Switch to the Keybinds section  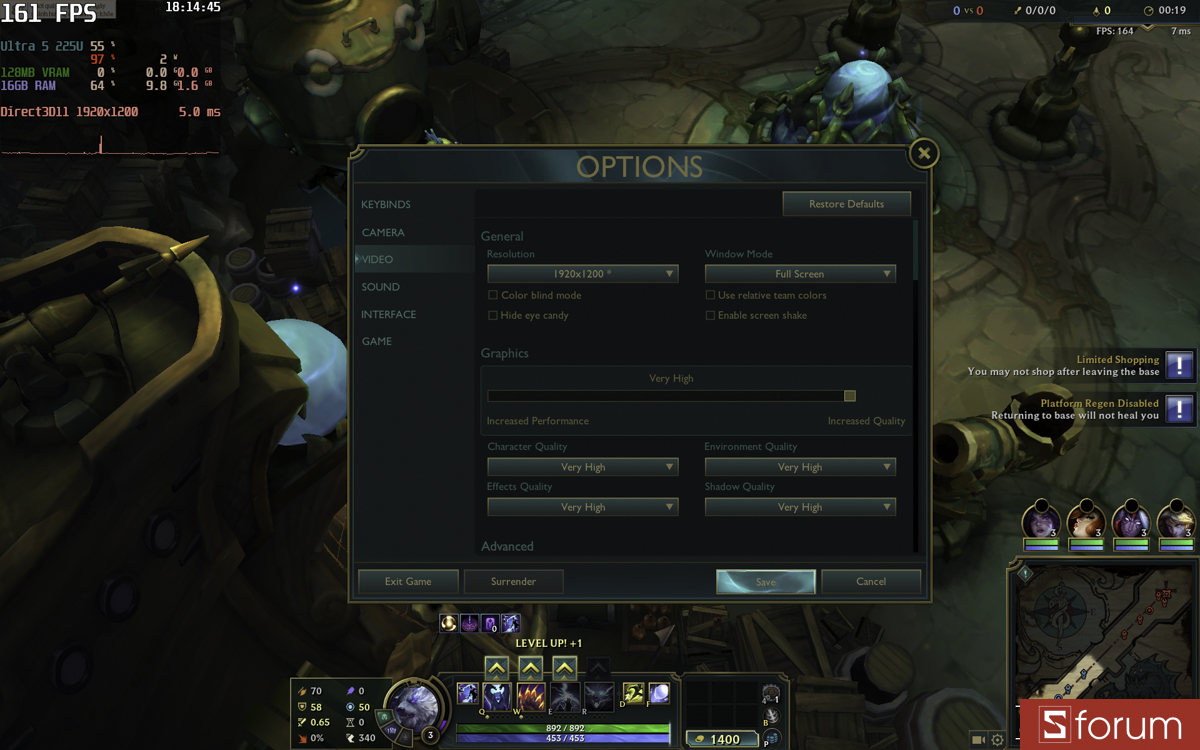386,205
